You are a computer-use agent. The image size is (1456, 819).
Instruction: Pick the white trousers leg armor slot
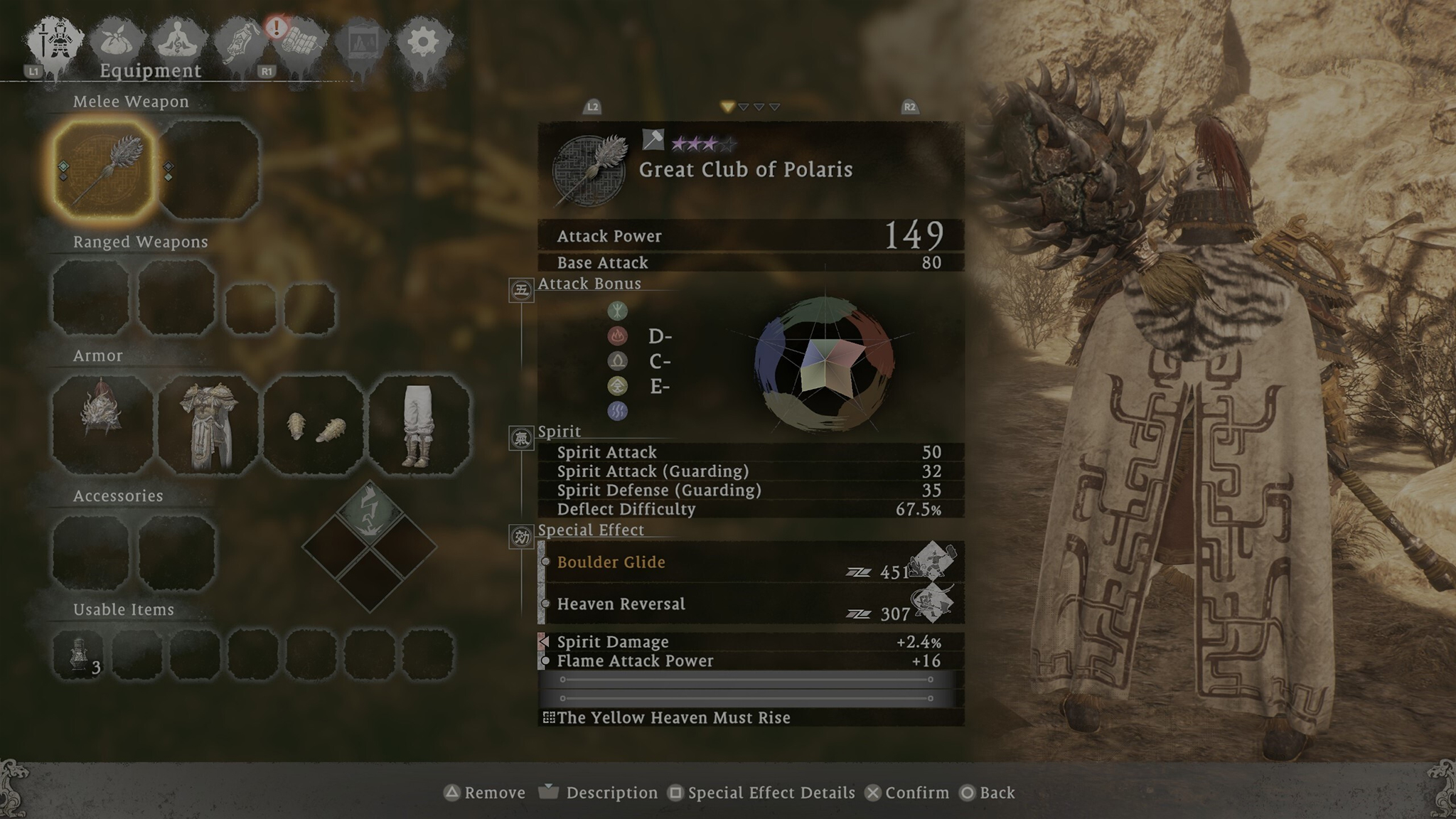[x=419, y=424]
